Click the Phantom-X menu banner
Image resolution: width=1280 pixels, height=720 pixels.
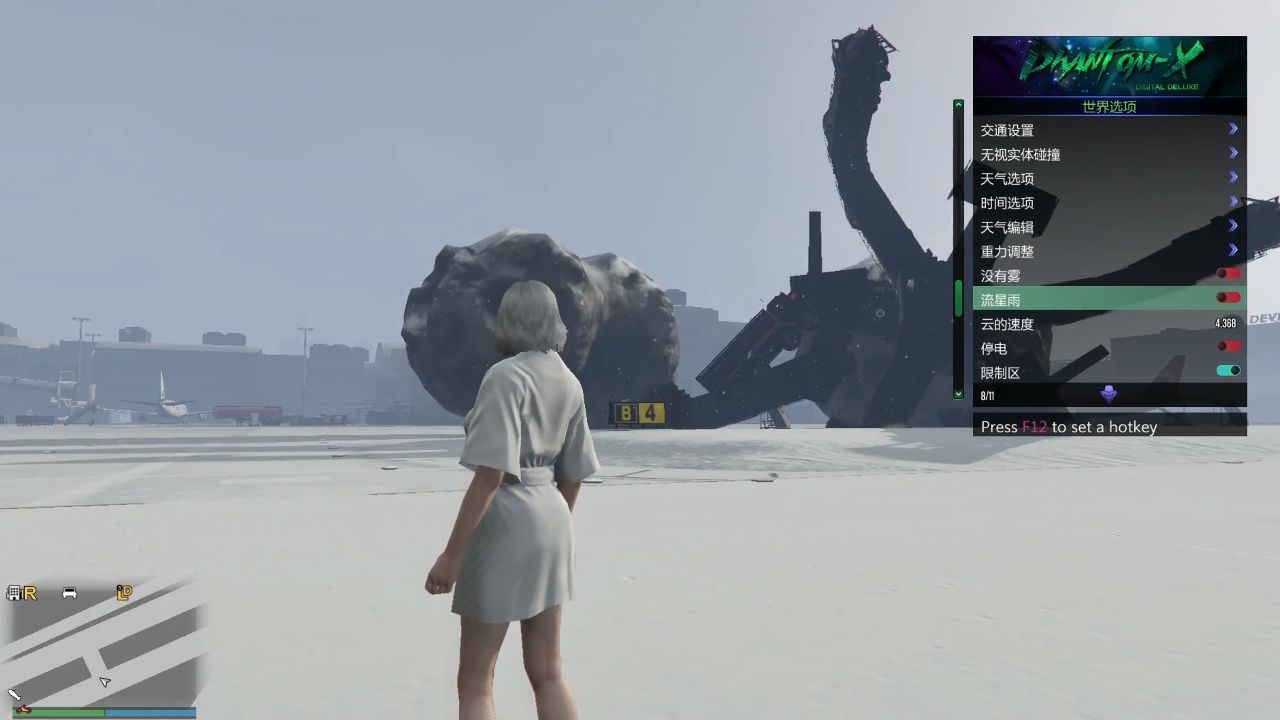[1109, 66]
